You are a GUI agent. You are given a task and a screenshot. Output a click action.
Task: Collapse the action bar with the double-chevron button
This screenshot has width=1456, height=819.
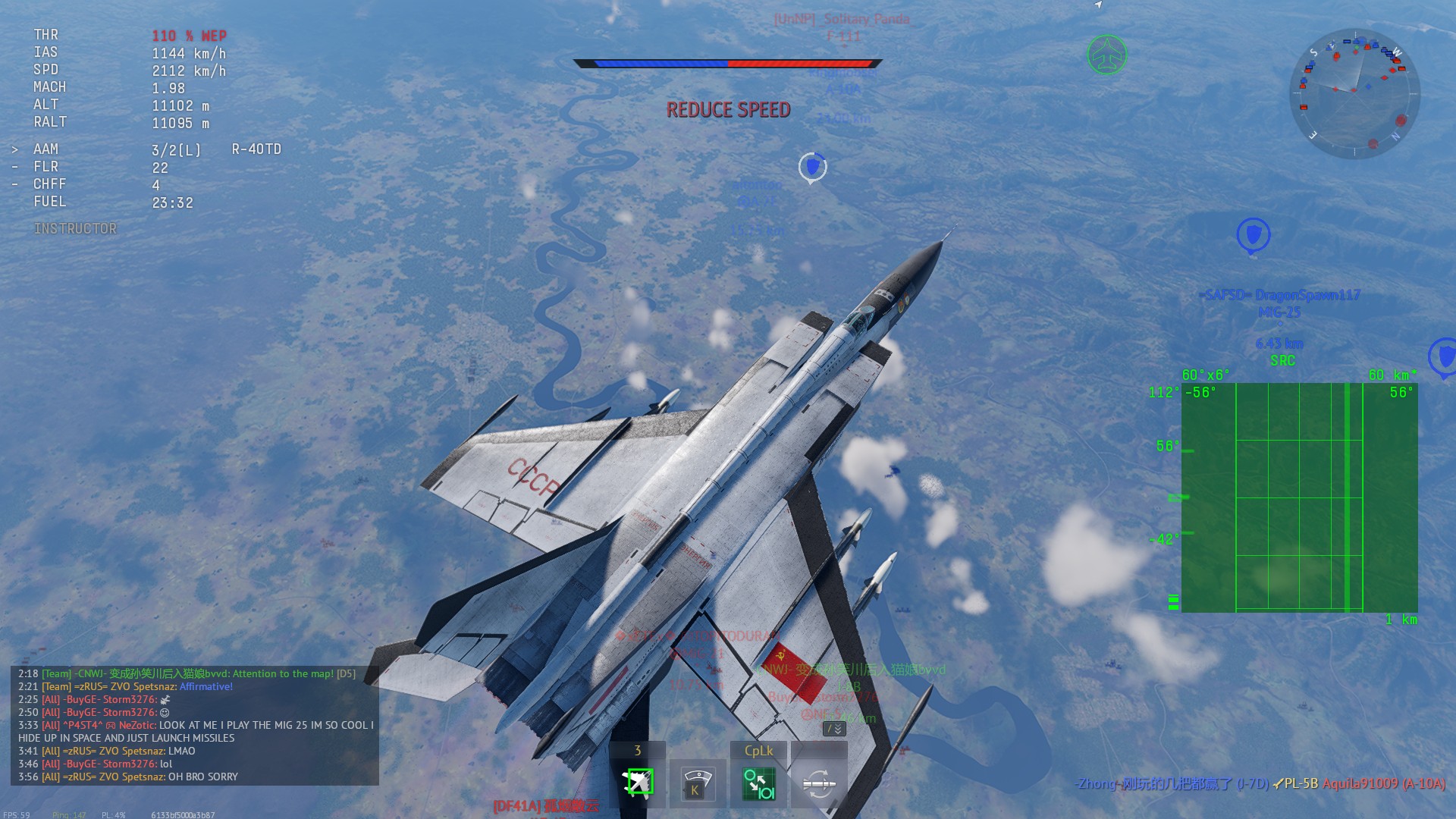pos(834,729)
